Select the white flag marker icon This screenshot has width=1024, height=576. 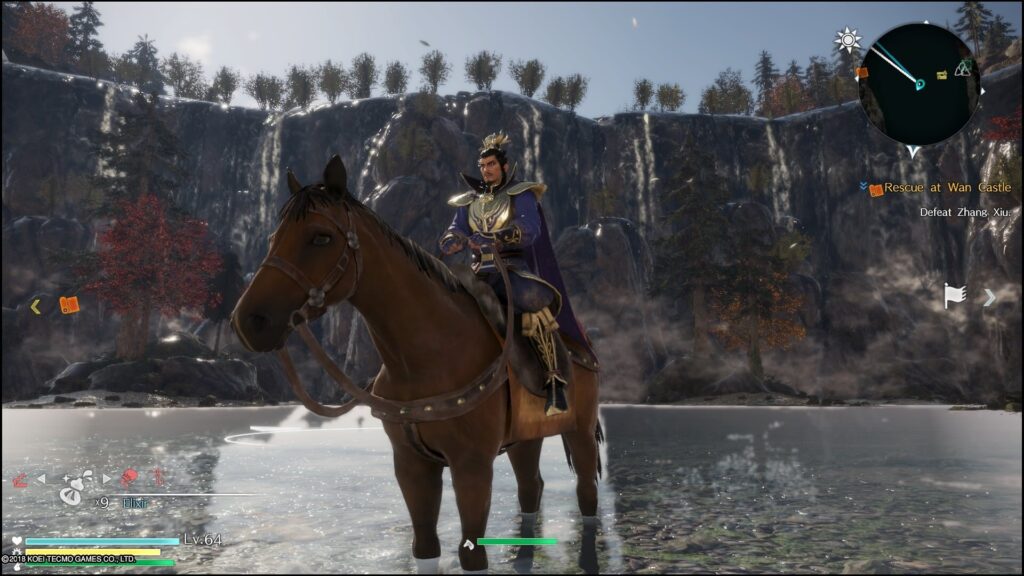pos(955,296)
